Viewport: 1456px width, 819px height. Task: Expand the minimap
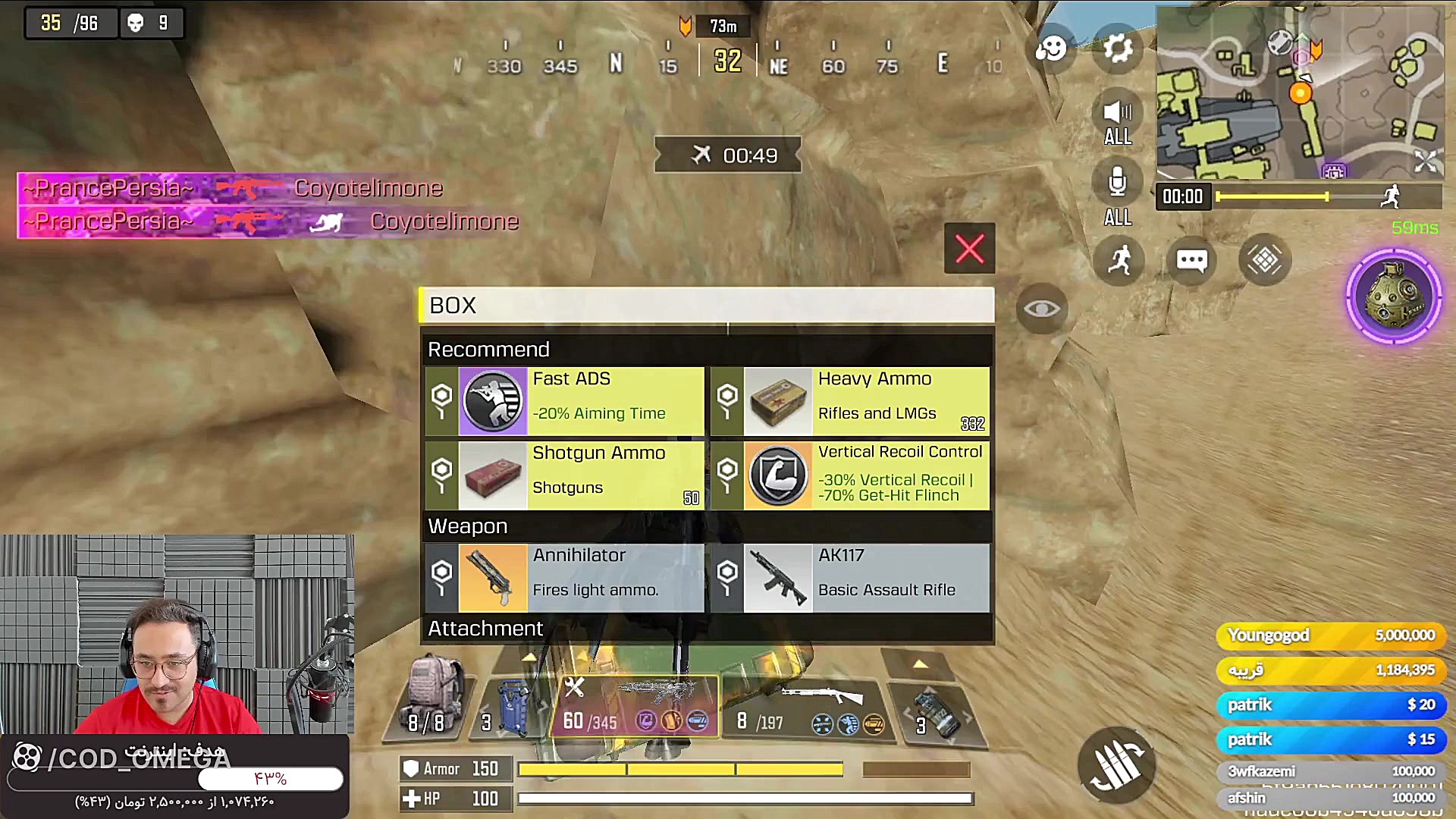[x=1426, y=161]
